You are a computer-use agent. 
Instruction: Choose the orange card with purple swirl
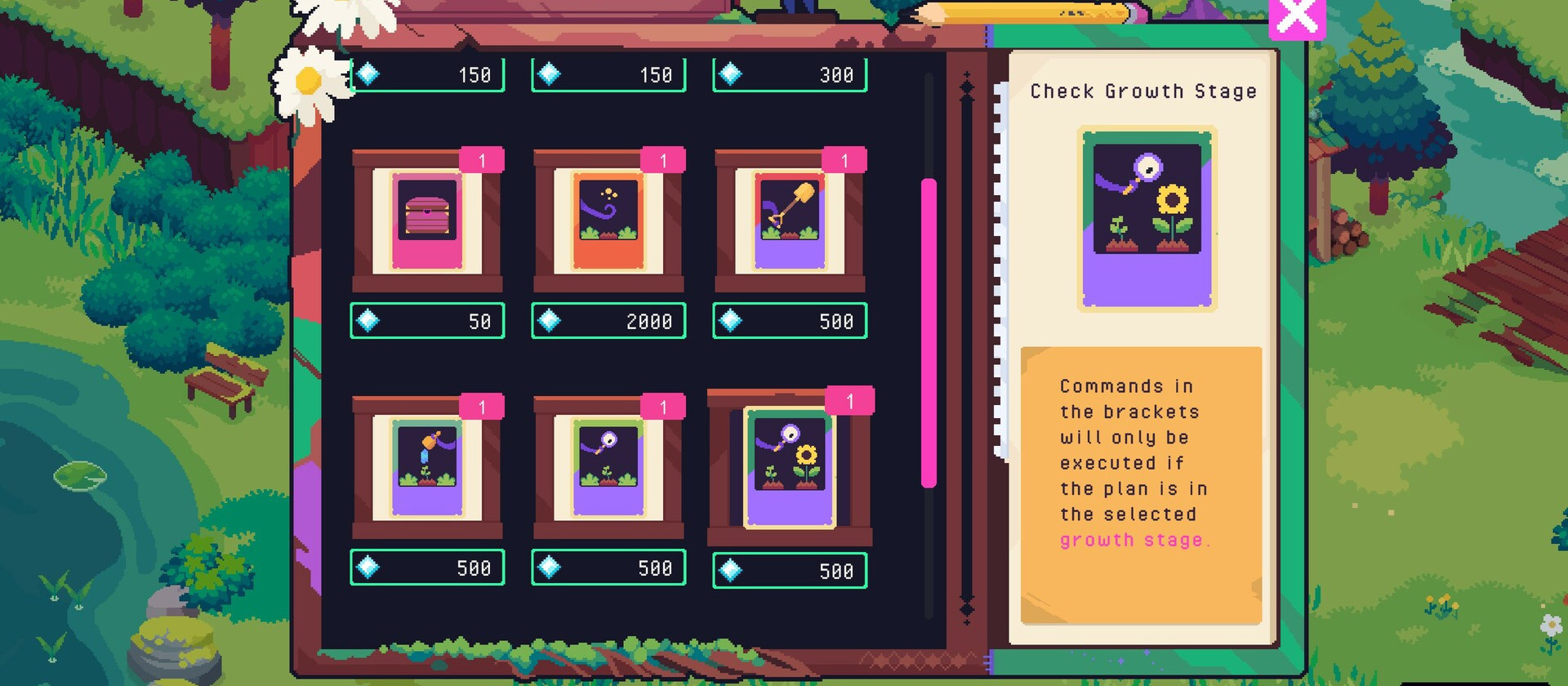(x=608, y=220)
